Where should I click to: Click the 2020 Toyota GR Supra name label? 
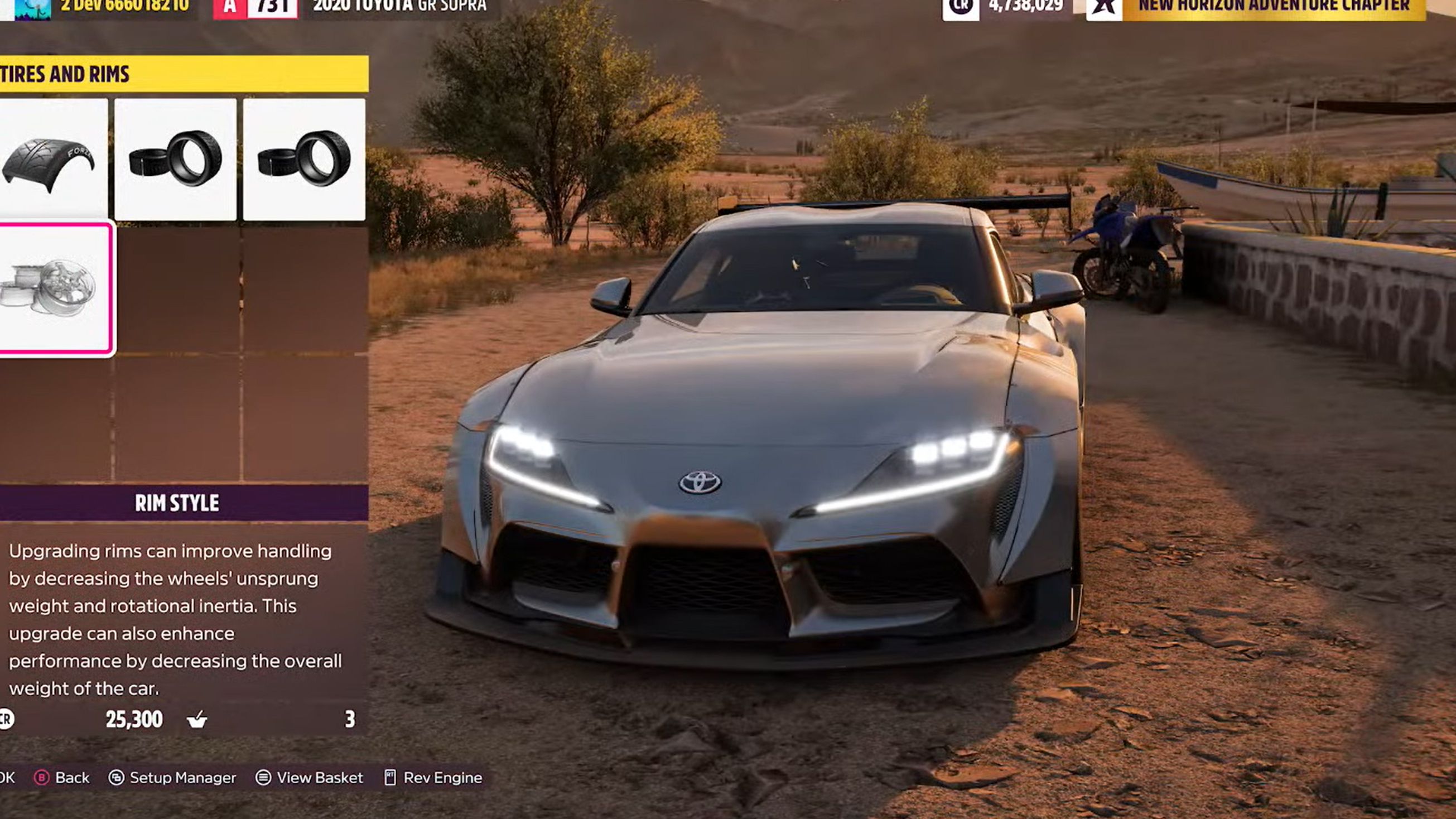click(x=396, y=7)
